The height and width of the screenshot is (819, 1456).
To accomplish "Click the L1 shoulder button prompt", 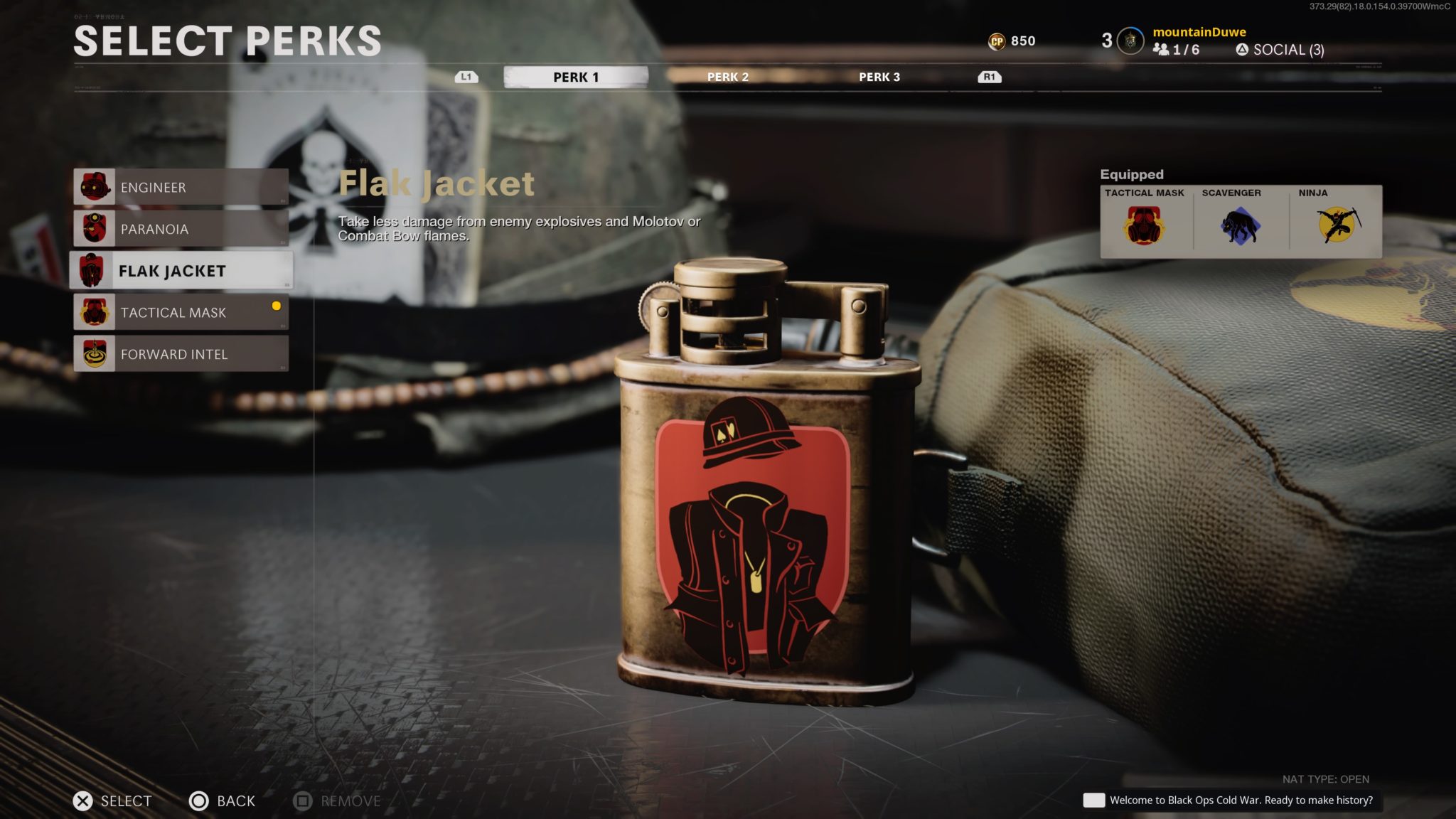I will [x=466, y=76].
